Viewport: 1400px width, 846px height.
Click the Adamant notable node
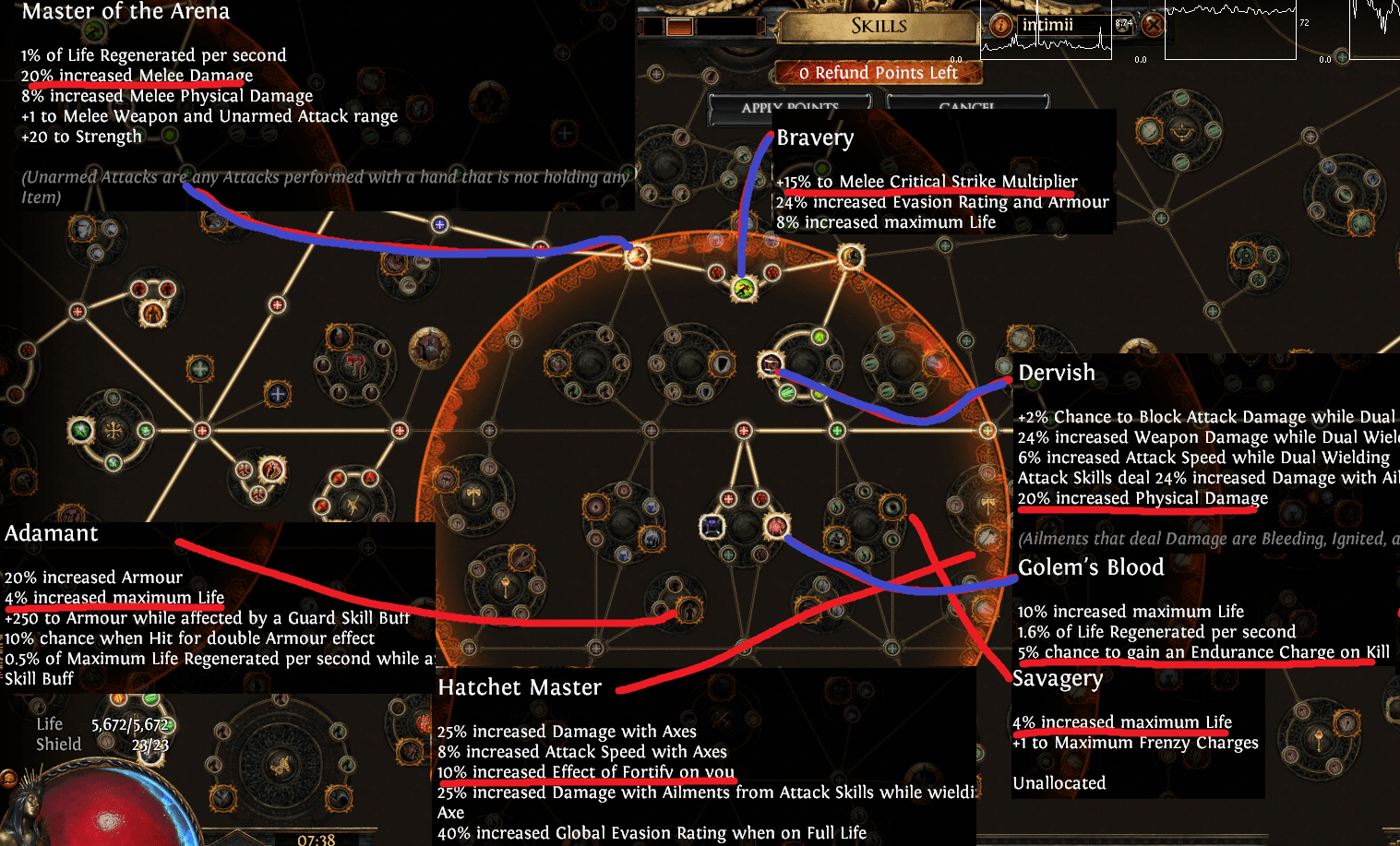coord(688,612)
